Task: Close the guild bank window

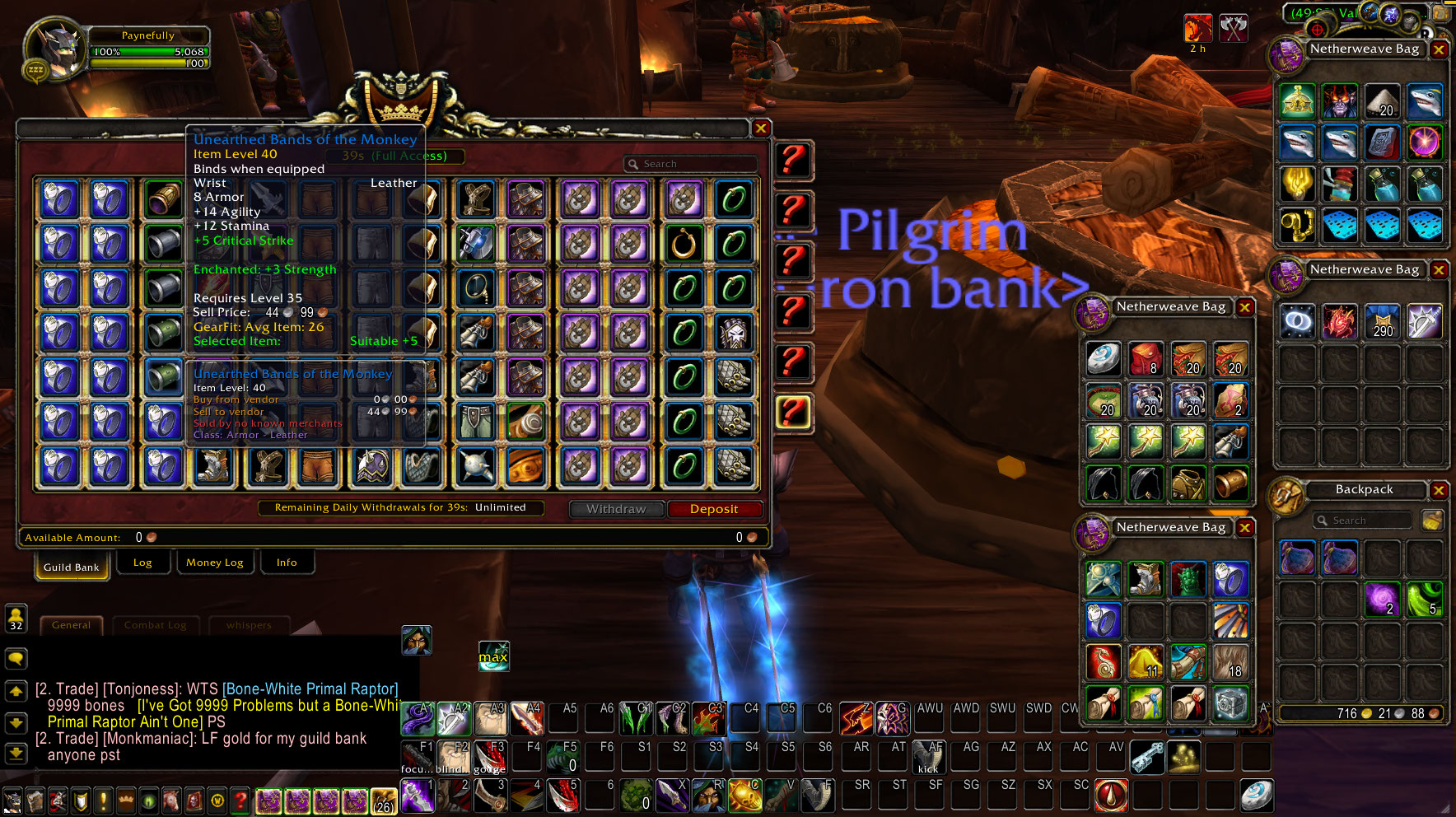Action: coord(761,128)
